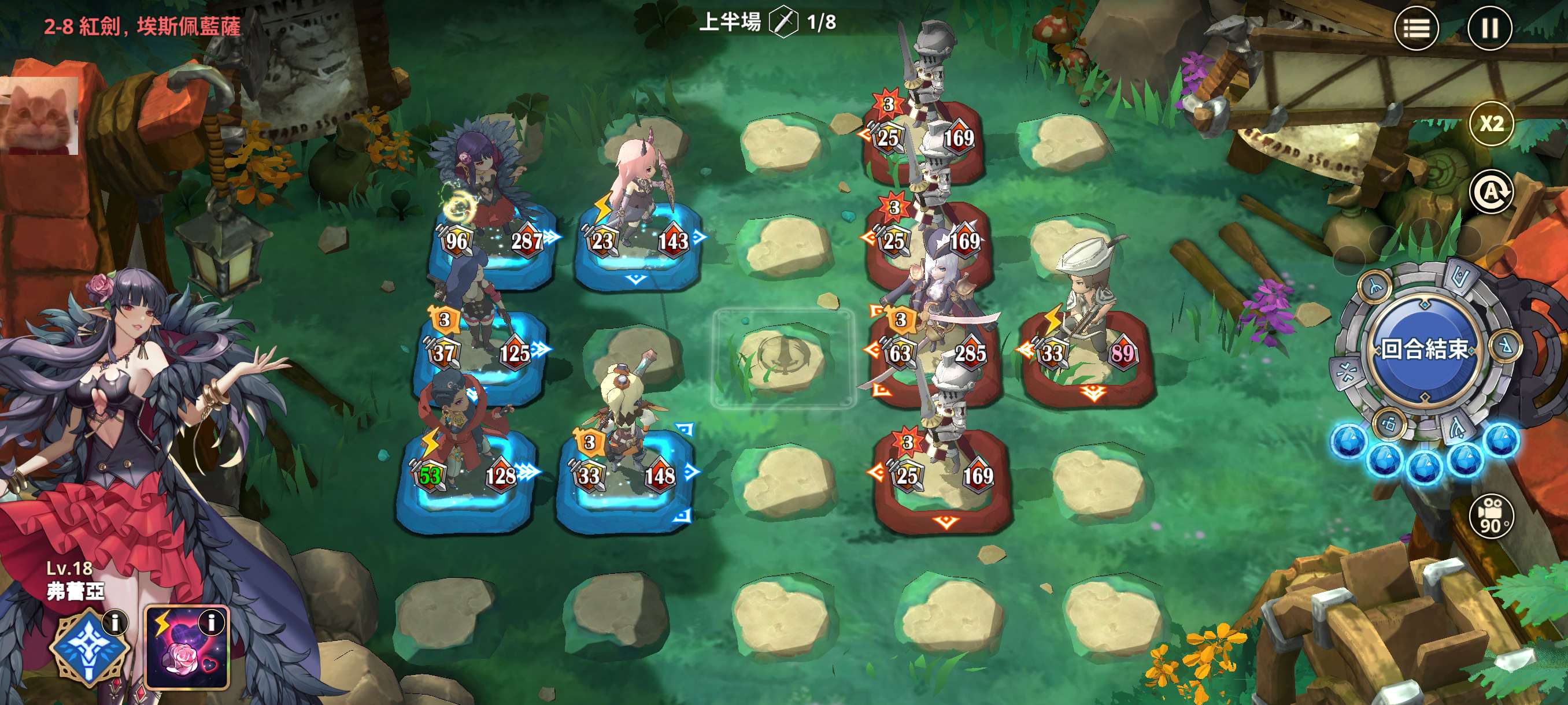End the turn with 回合結束 button

coord(1425,348)
